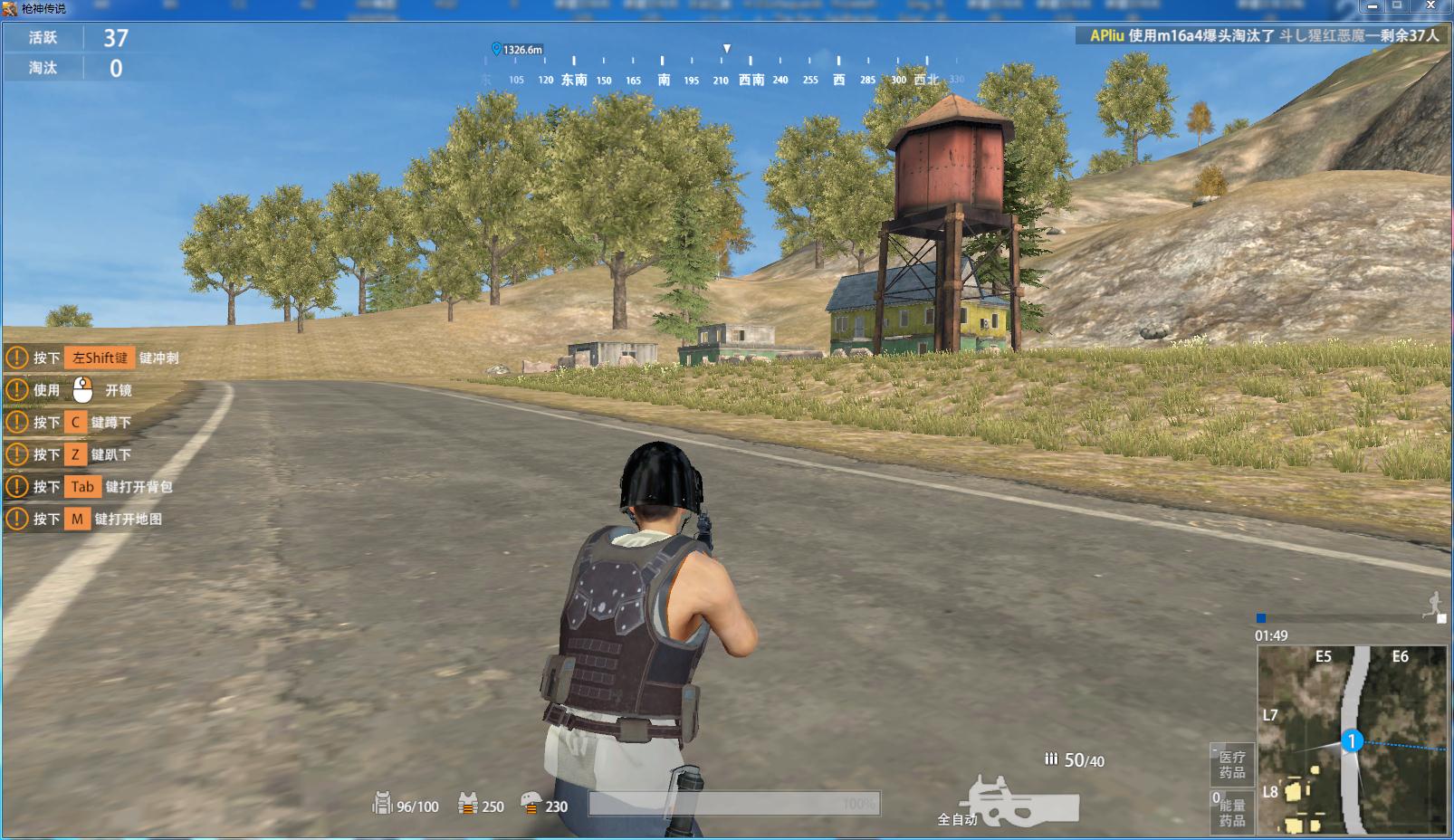Click the helmet durability icon
1454x840 pixels.
tap(531, 804)
